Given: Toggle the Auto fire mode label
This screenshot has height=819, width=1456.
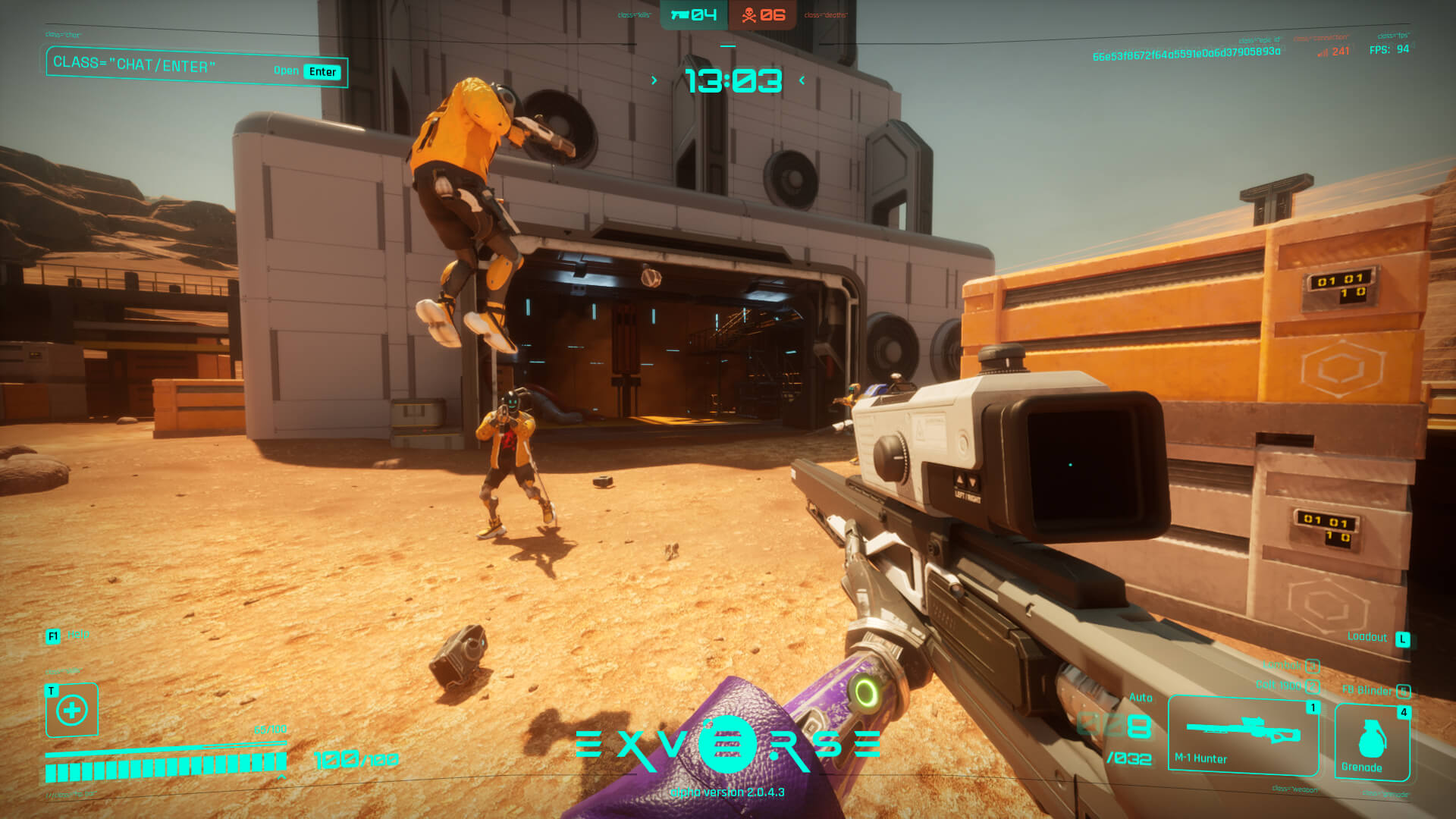Looking at the screenshot, I should (x=1140, y=698).
